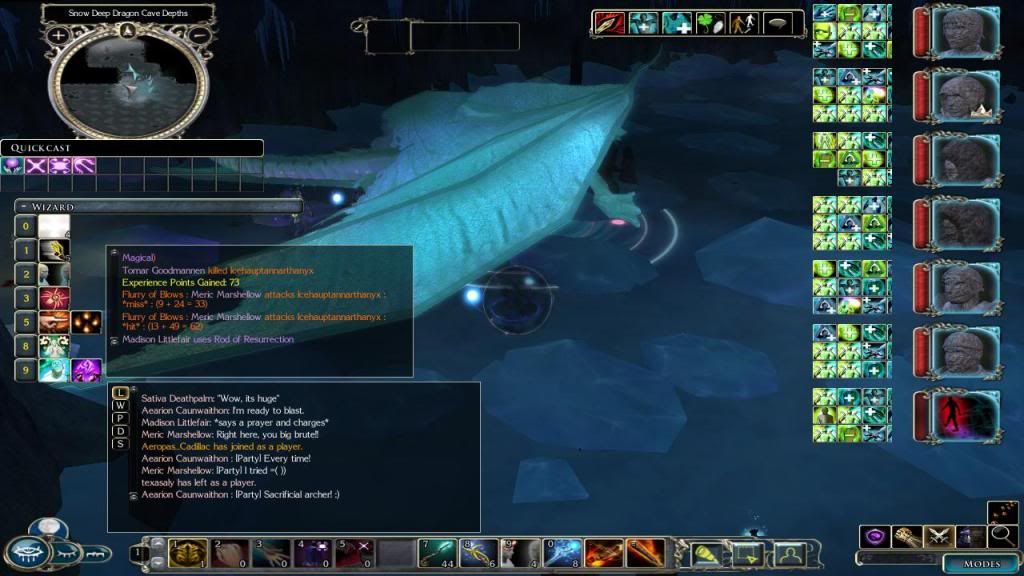Open the Modes button
1024x576 pixels.
tap(981, 564)
